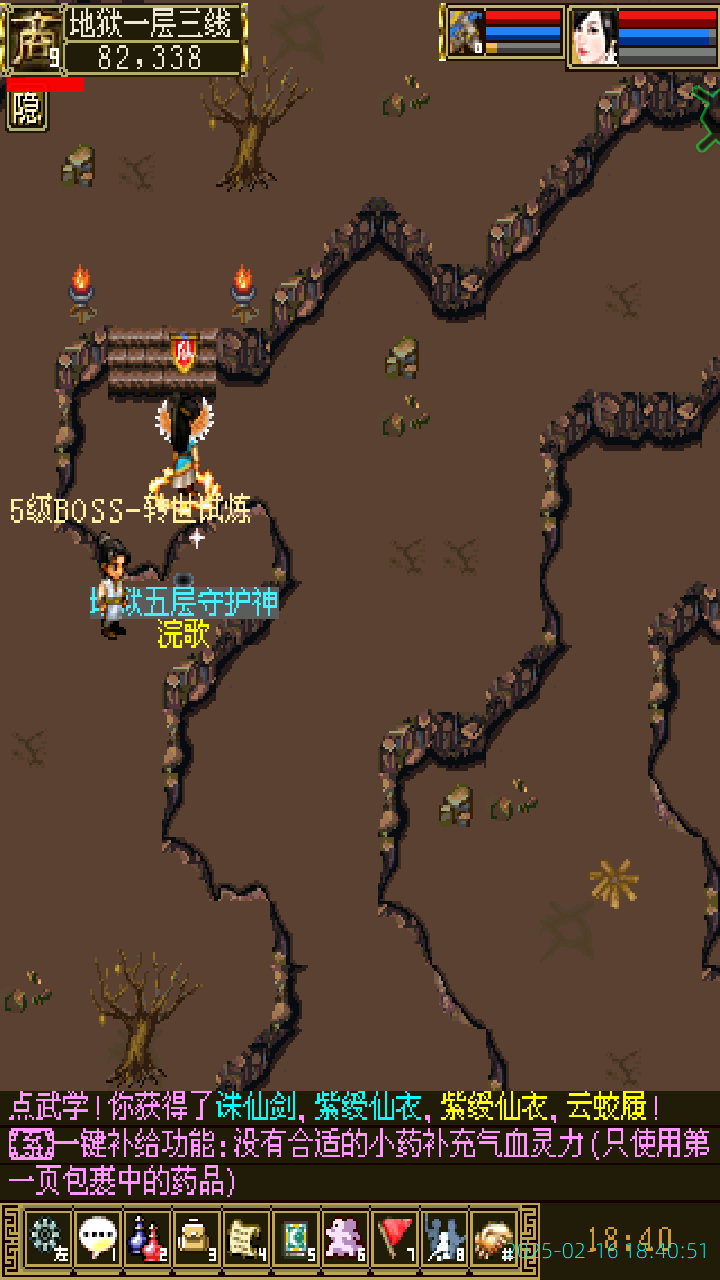Open the chat speech bubble
The height and width of the screenshot is (1280, 720).
[x=97, y=1238]
